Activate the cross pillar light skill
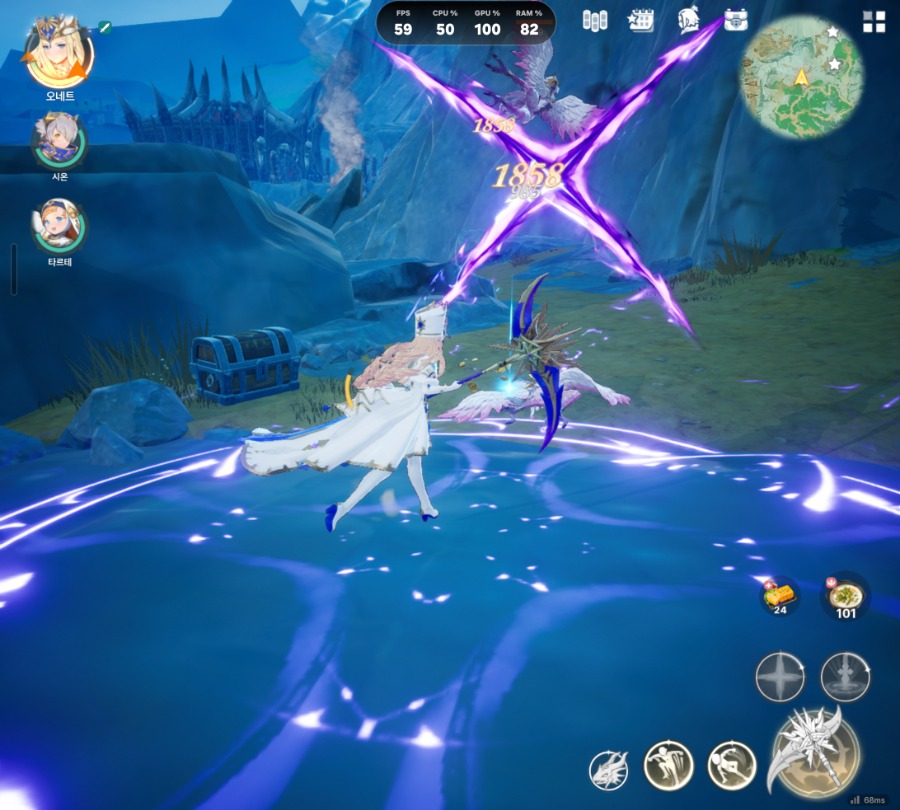The width and height of the screenshot is (900, 810). (x=845, y=678)
